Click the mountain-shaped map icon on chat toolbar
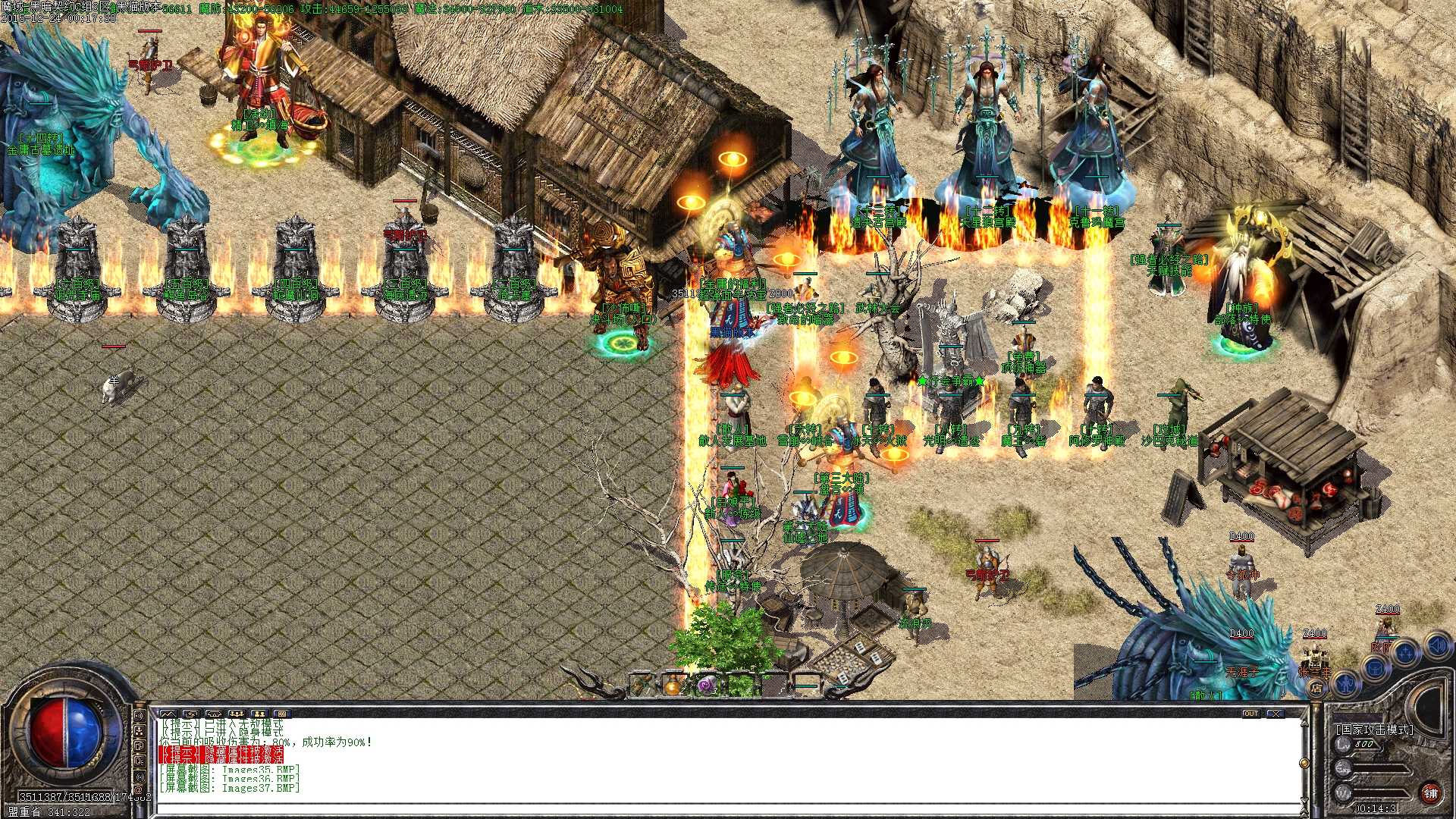Image resolution: width=1456 pixels, height=819 pixels. (168, 713)
